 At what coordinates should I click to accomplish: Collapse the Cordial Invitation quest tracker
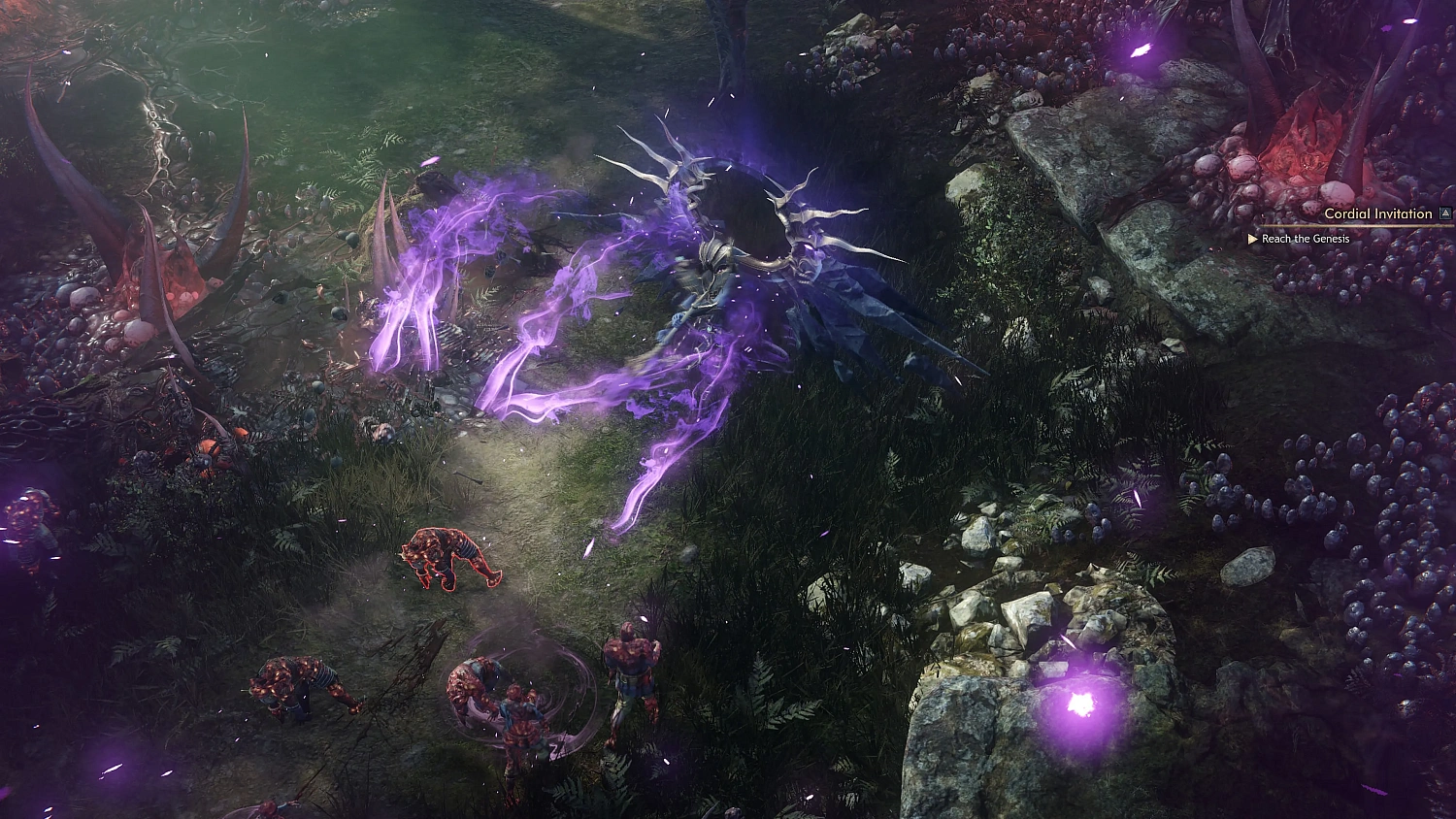1447,213
